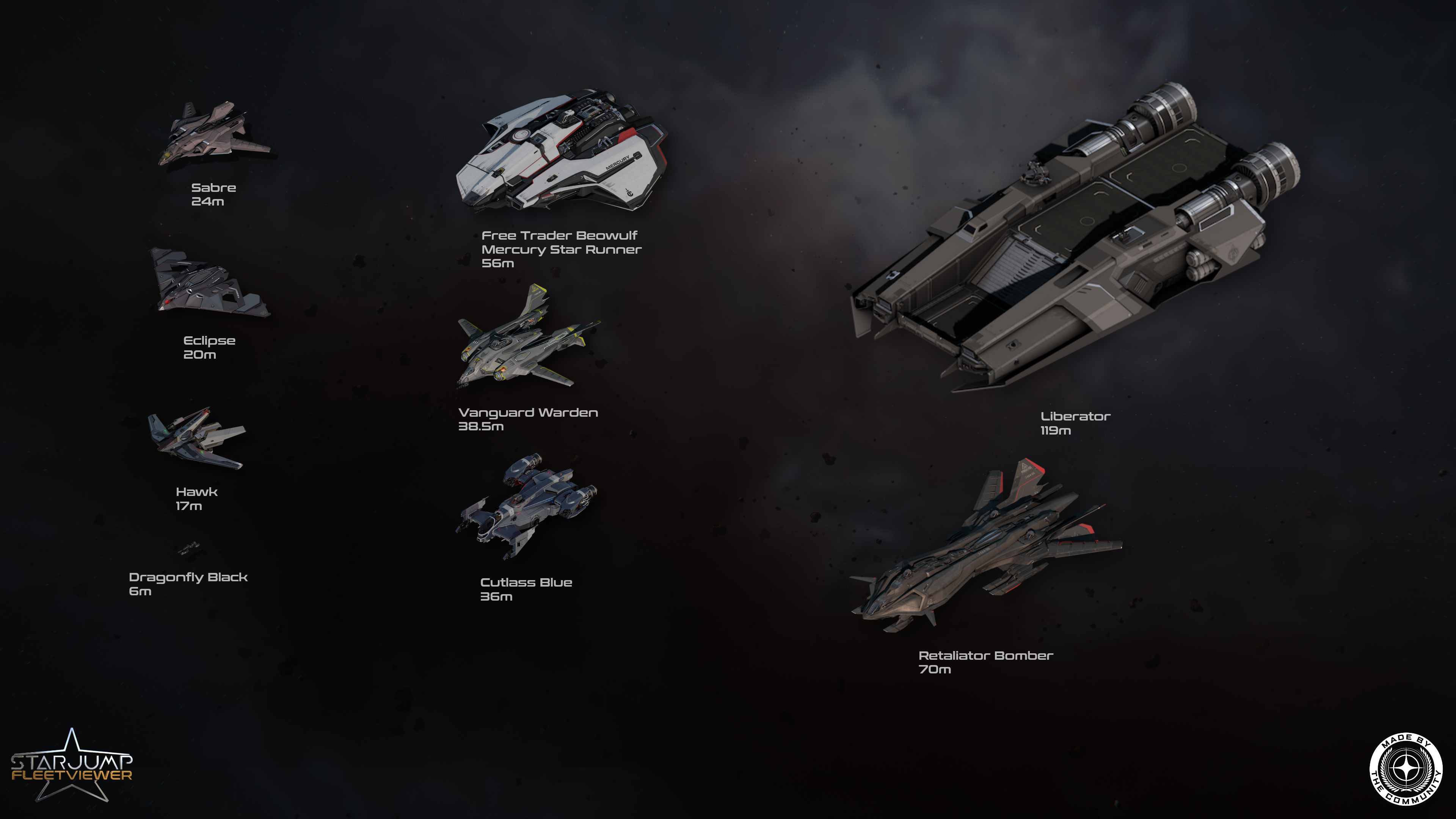Select the tiny Dragonfly Black image
The height and width of the screenshot is (819, 1456).
(189, 548)
